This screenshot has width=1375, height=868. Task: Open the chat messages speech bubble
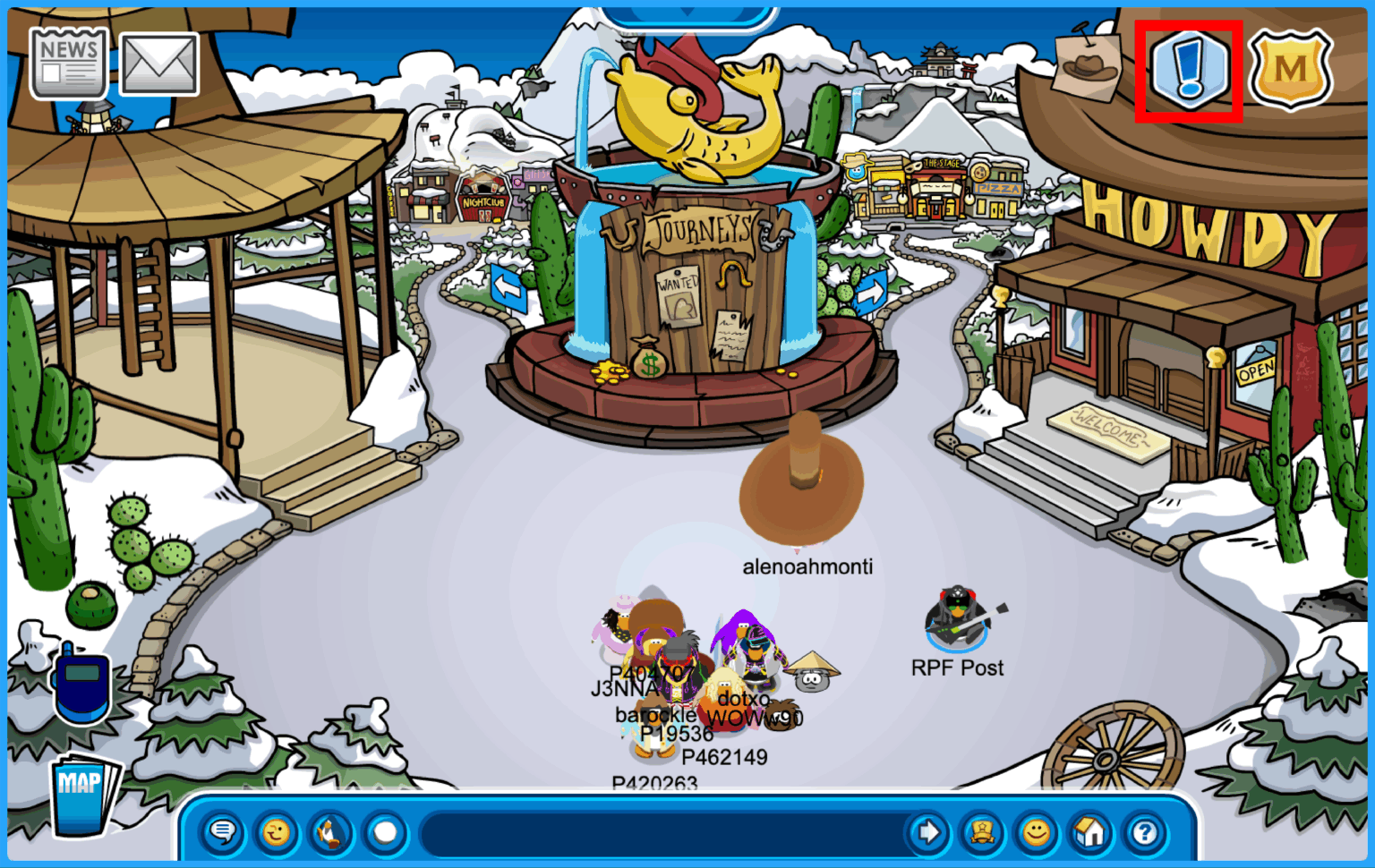pos(222,833)
